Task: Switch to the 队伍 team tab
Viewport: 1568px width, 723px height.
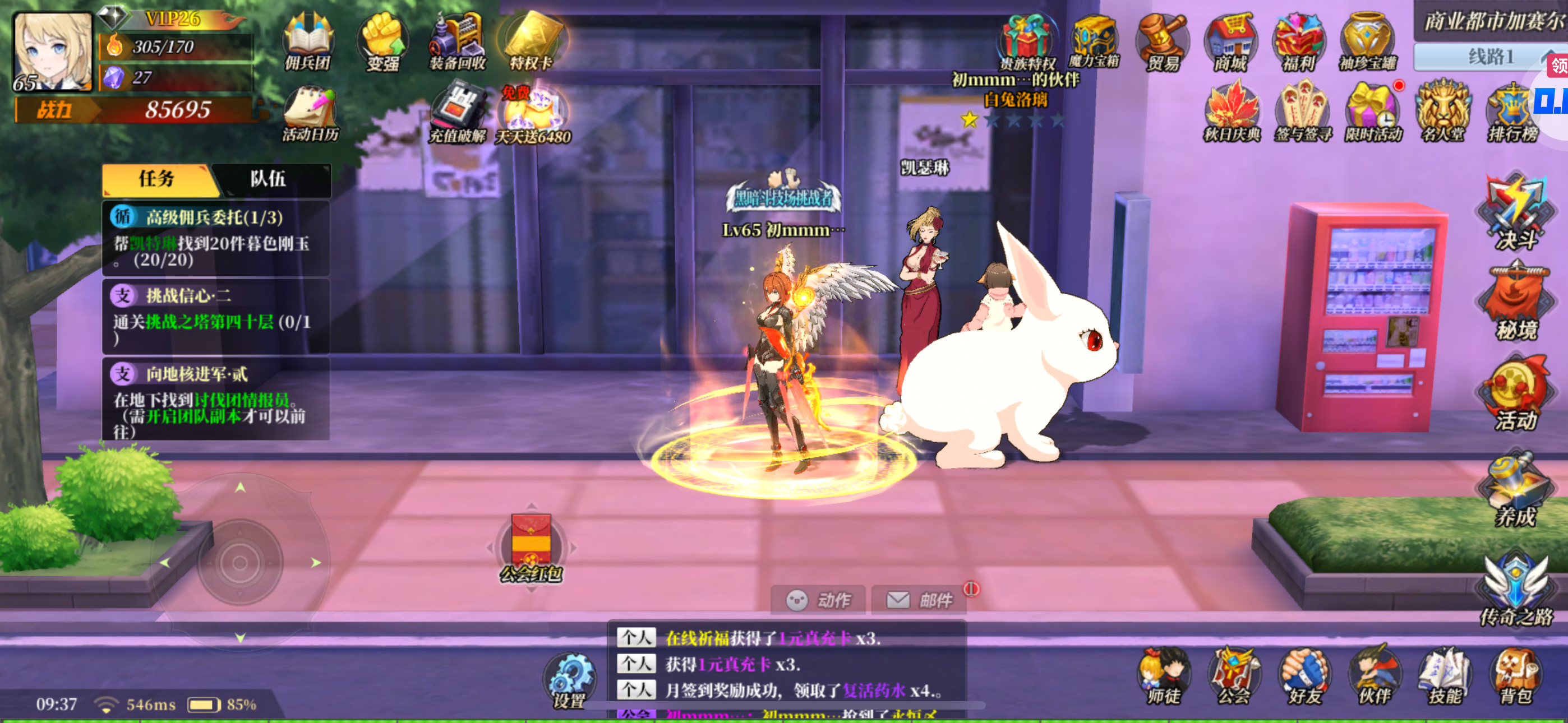Action: [268, 179]
